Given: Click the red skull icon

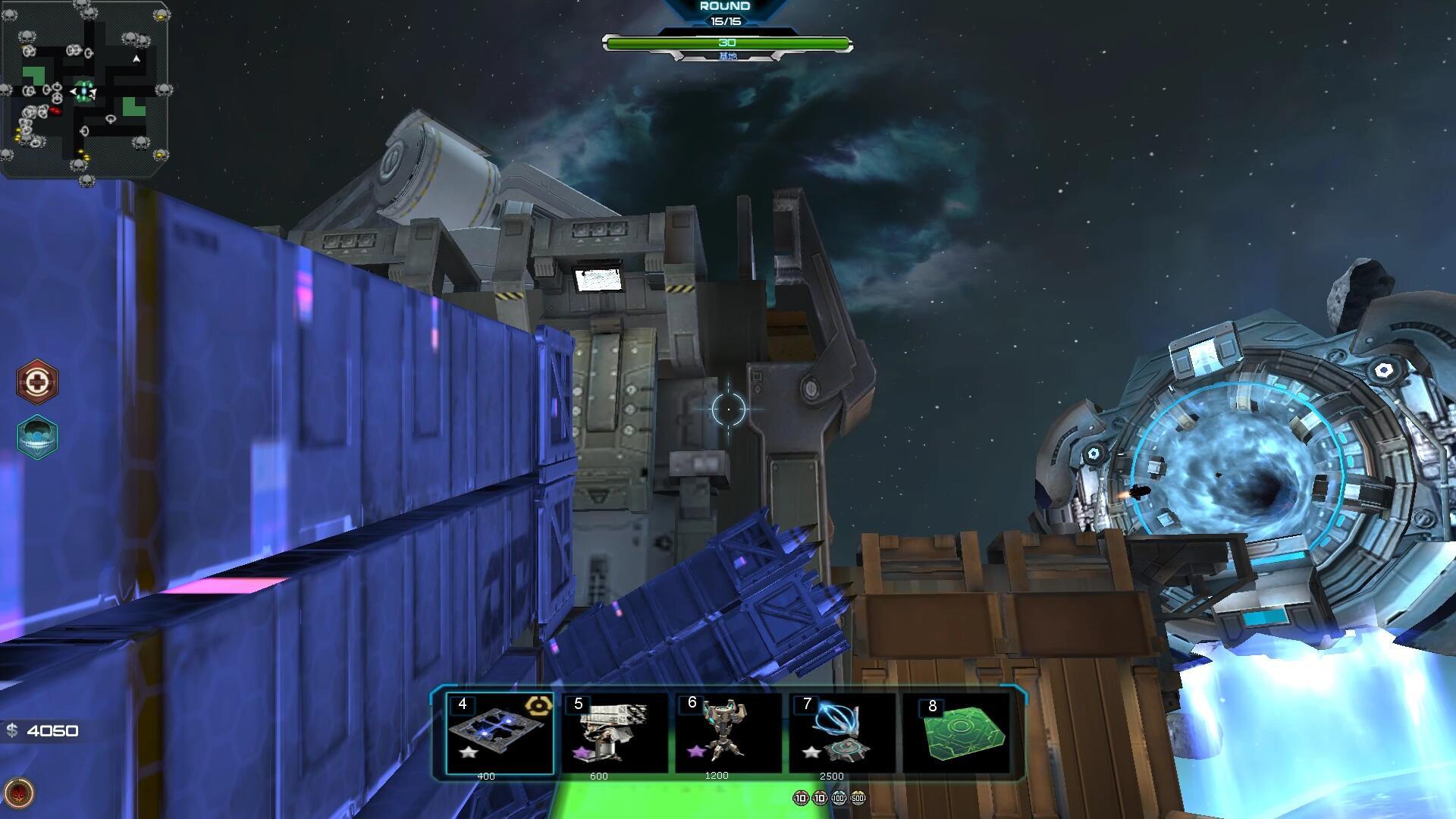Looking at the screenshot, I should click(19, 793).
